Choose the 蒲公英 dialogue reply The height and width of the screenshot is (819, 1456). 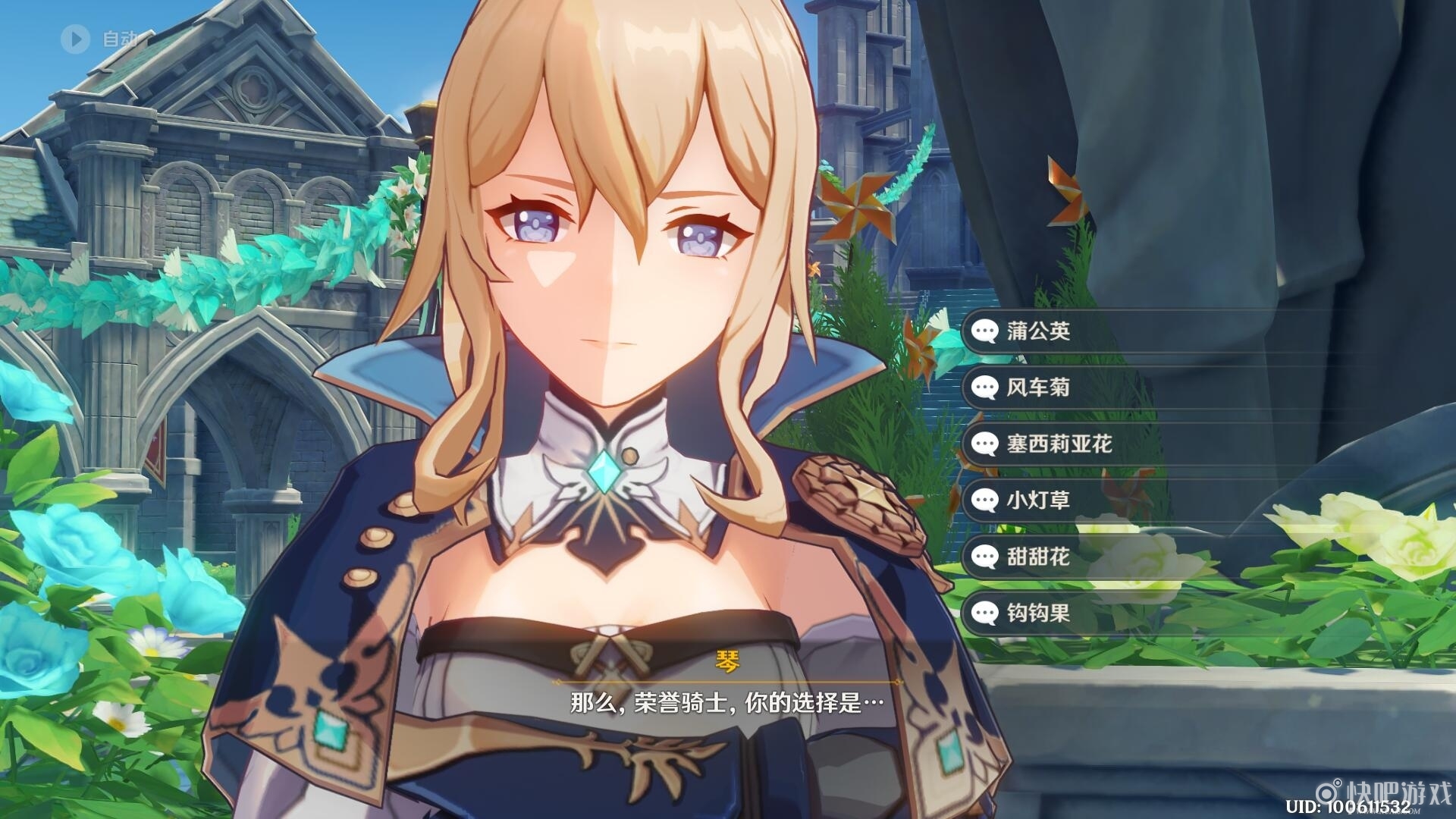[x=1037, y=331]
